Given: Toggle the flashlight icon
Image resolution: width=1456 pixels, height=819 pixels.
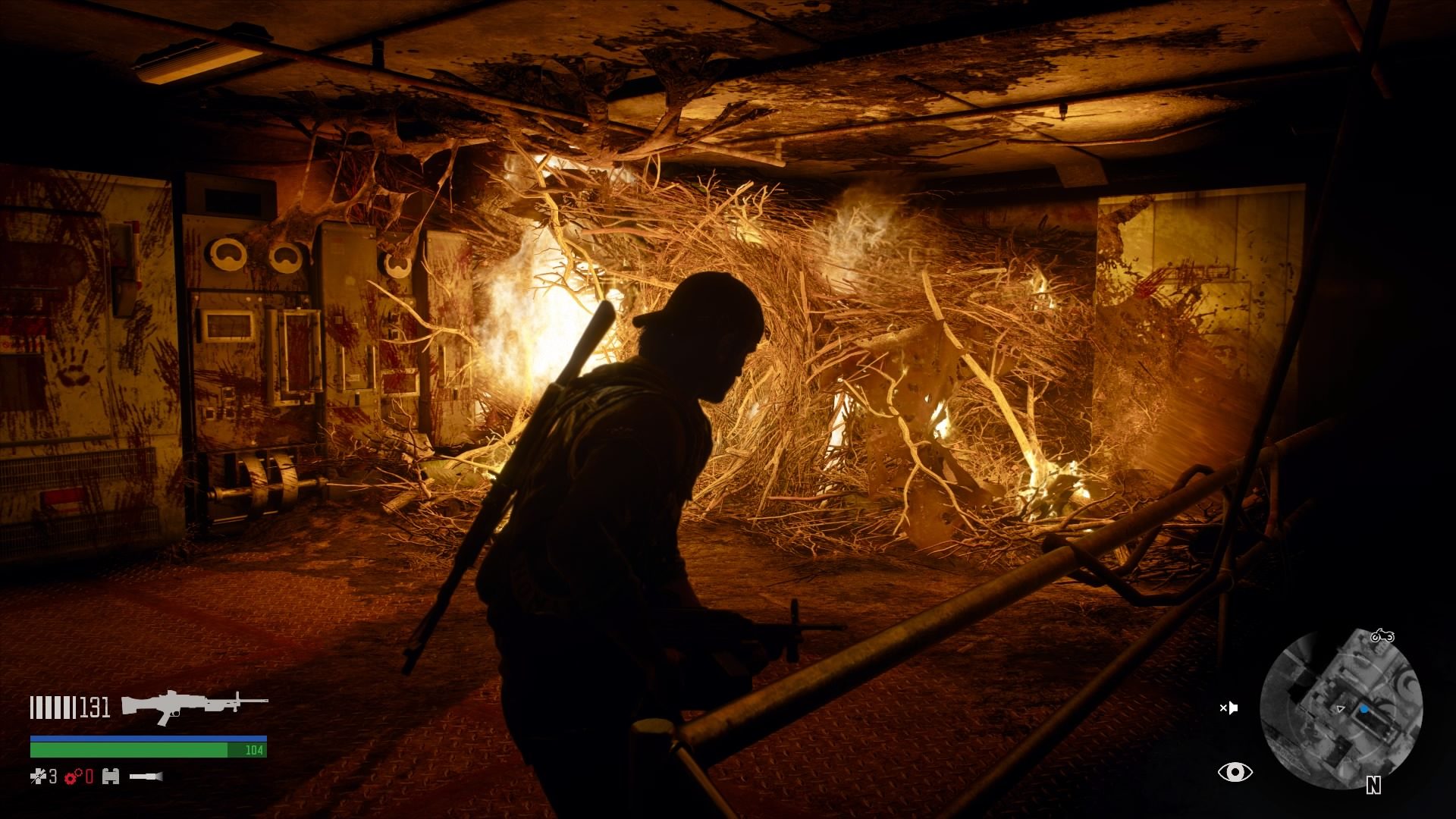Looking at the screenshot, I should pos(146,776).
